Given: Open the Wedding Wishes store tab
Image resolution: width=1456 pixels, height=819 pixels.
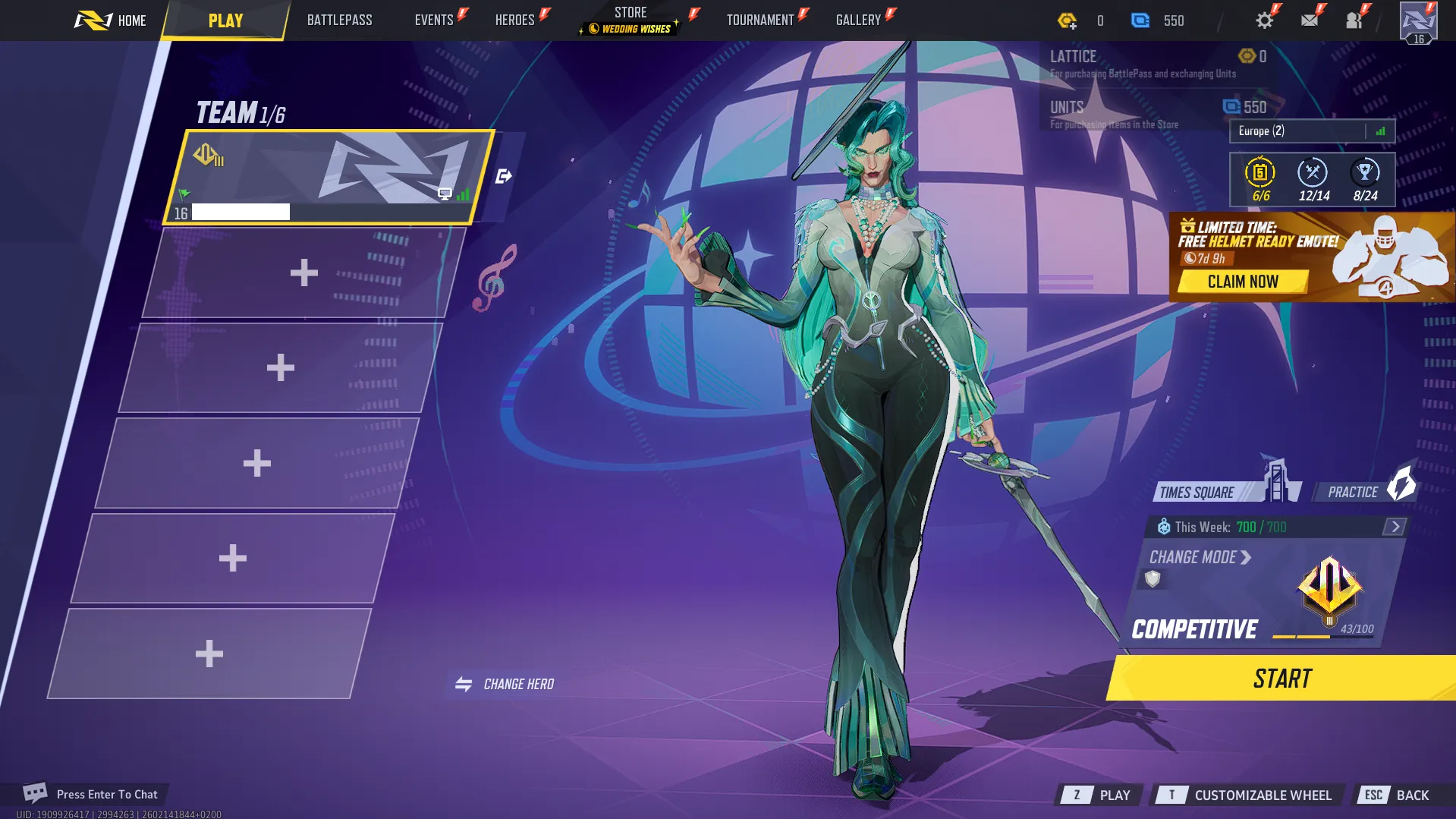Looking at the screenshot, I should (629, 28).
